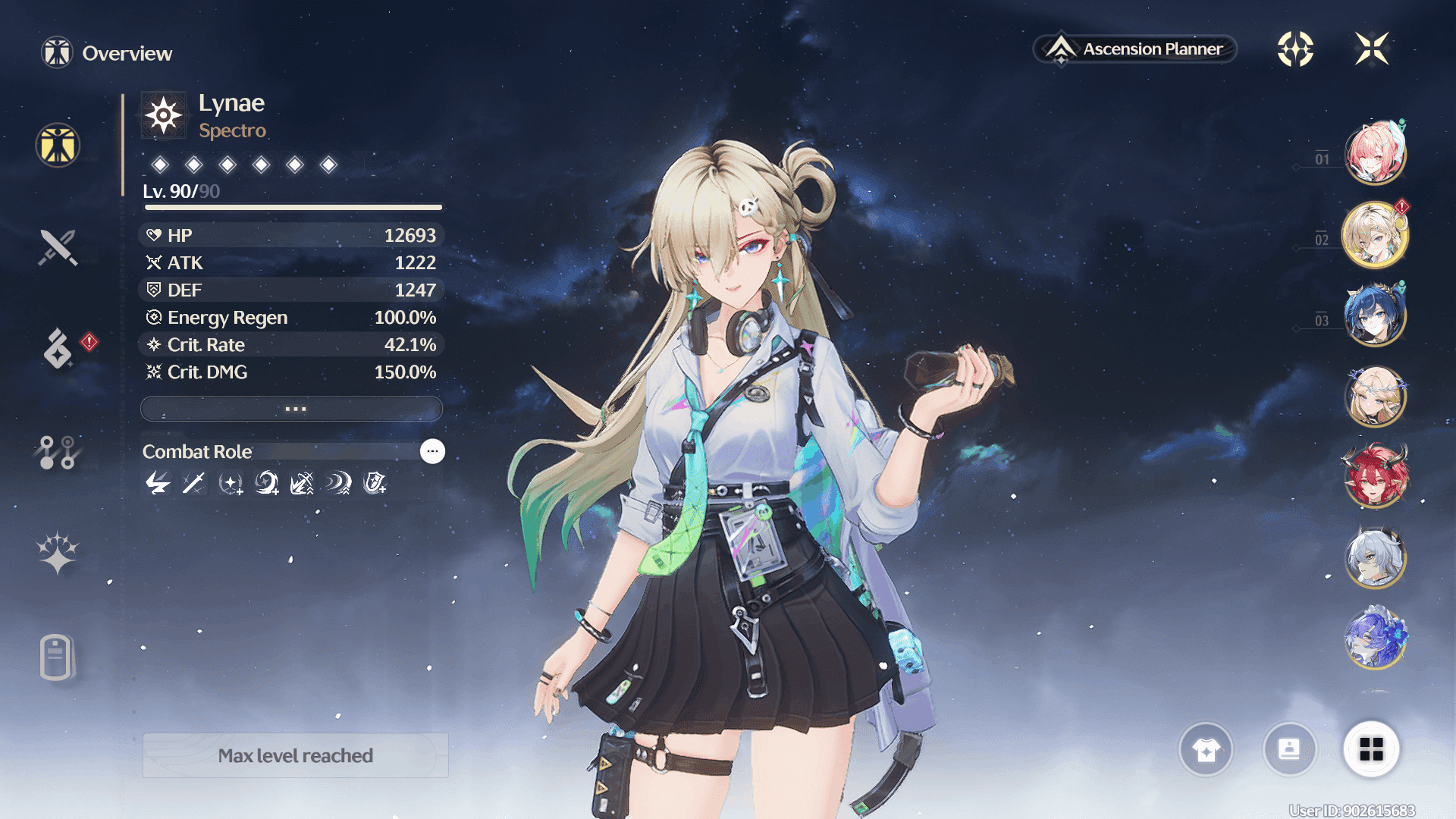Choose the silver-haired character portrait
Screen dimensions: 1456x819
(x=1375, y=557)
